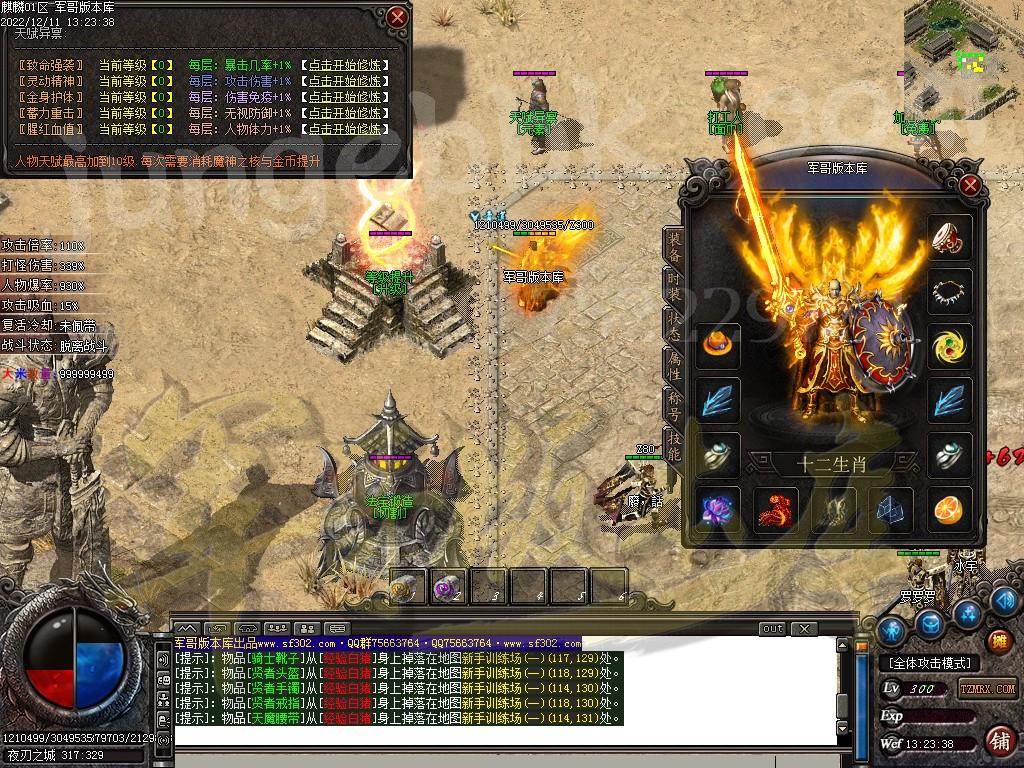
Task: Start training the 蓄力重击 talent
Action: pos(345,113)
